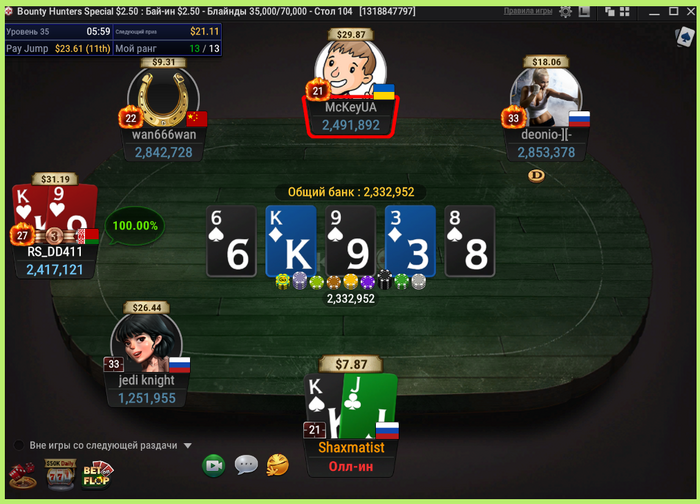Image resolution: width=700 pixels, height=504 pixels.
Task: Open the yellow emoji reactions menu
Action: click(278, 464)
